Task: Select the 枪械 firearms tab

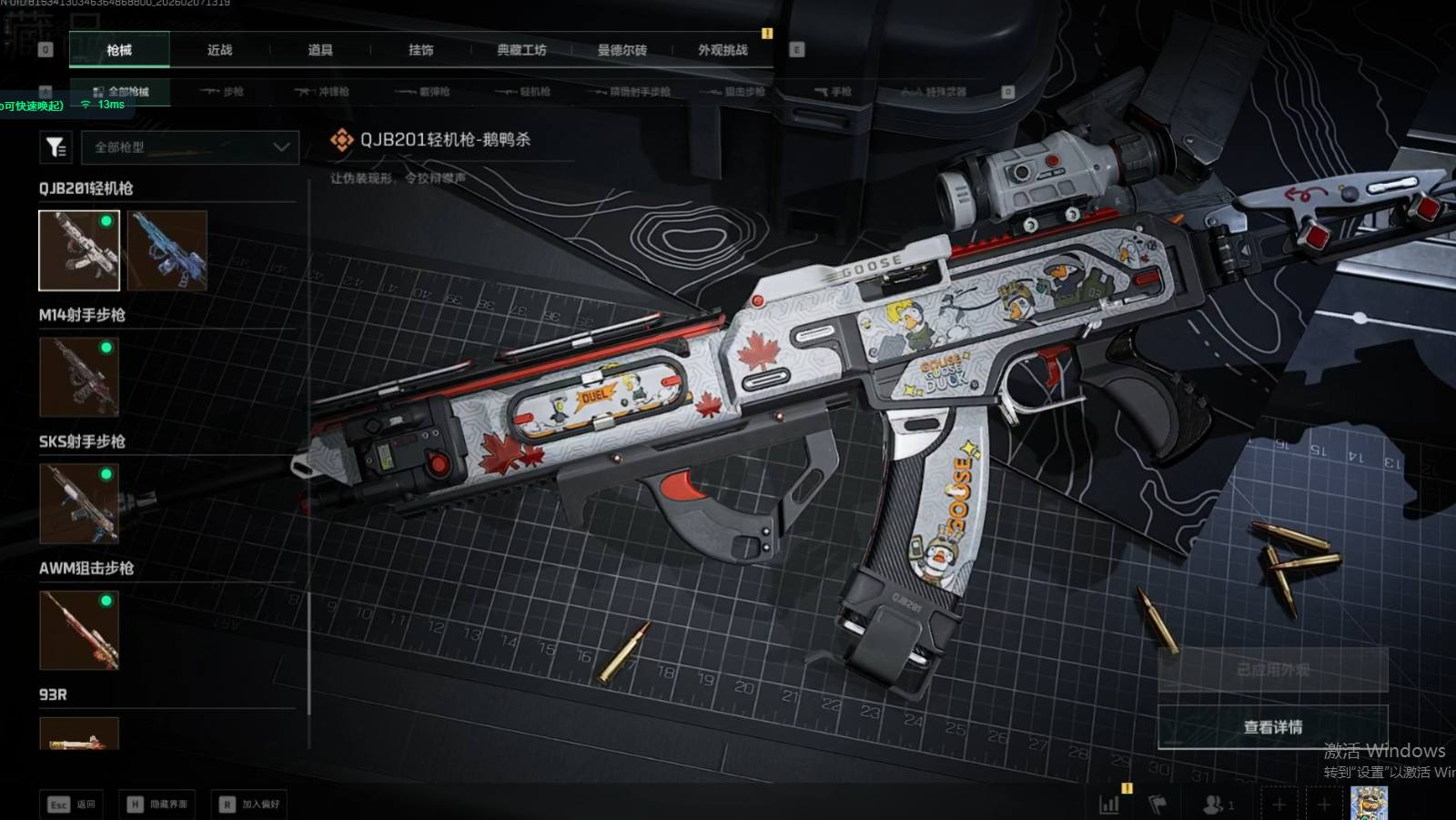Action: (119, 50)
